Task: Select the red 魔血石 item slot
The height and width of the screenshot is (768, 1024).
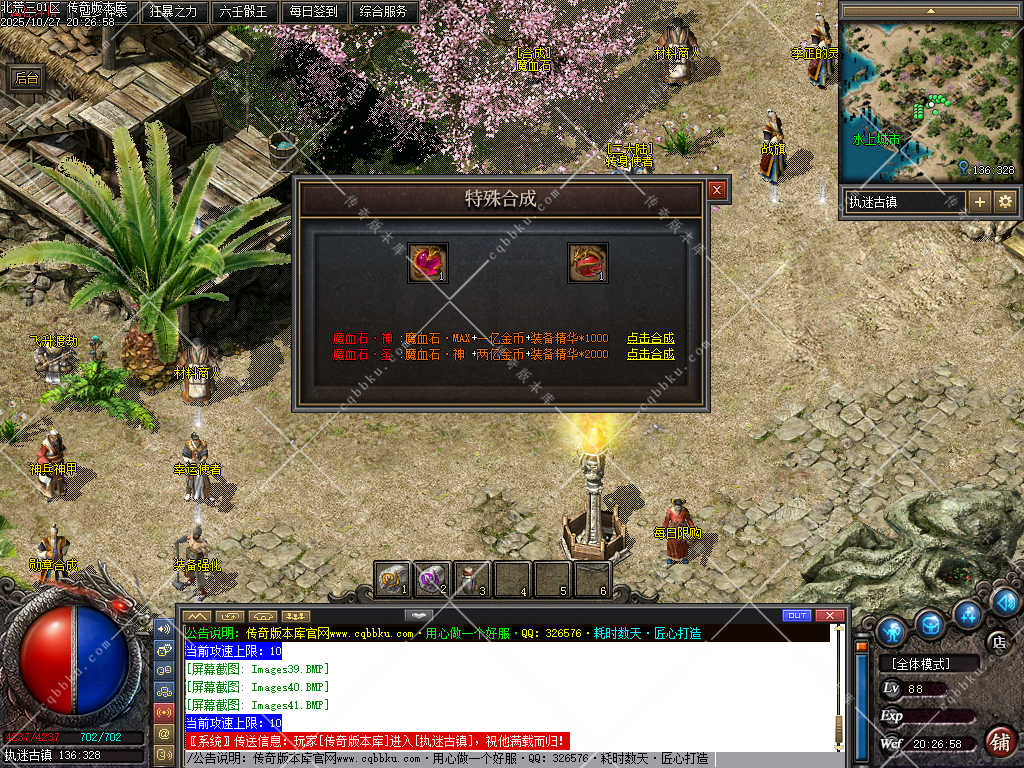Action: click(588, 263)
